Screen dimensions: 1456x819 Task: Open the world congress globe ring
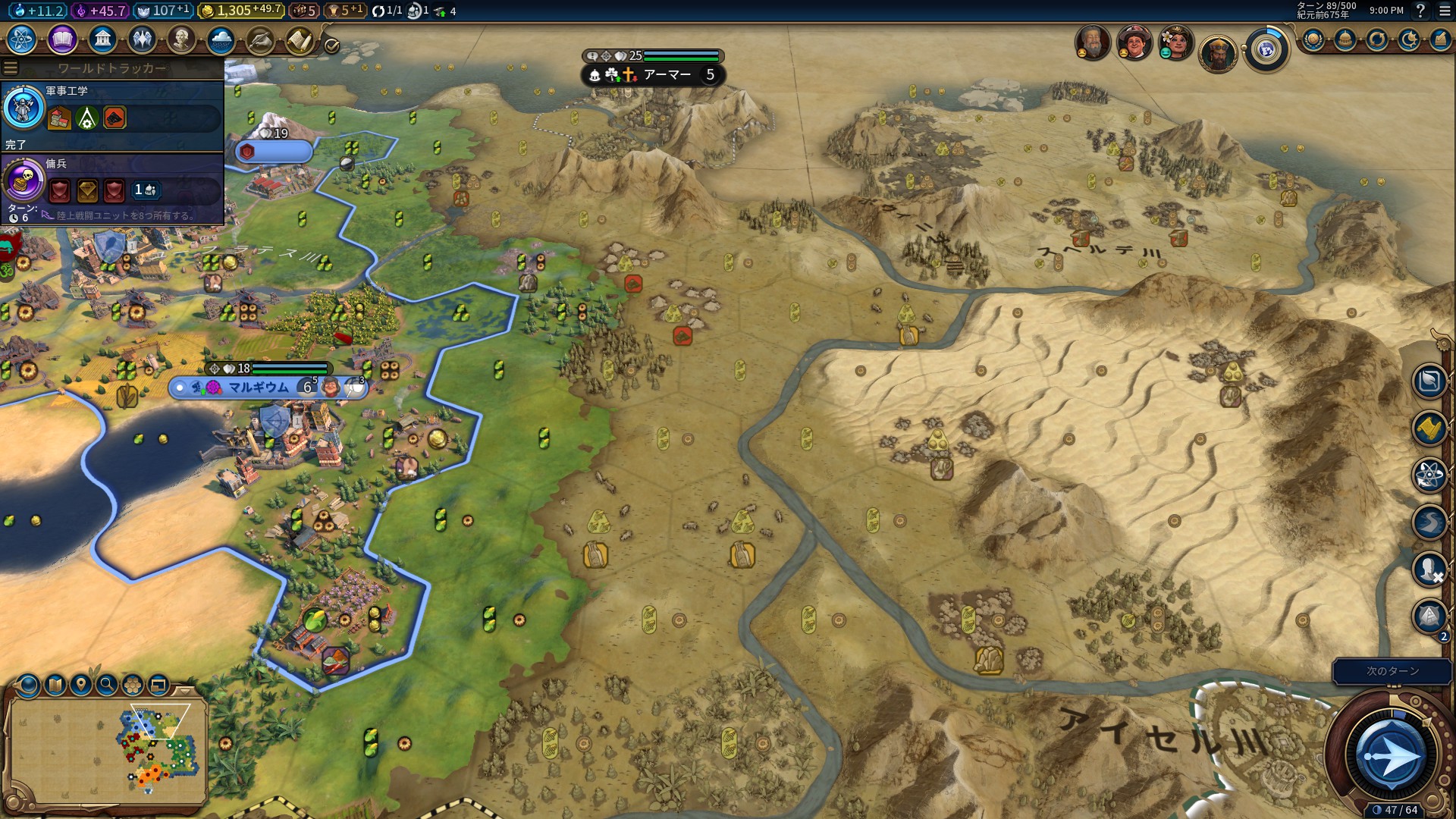(1266, 50)
